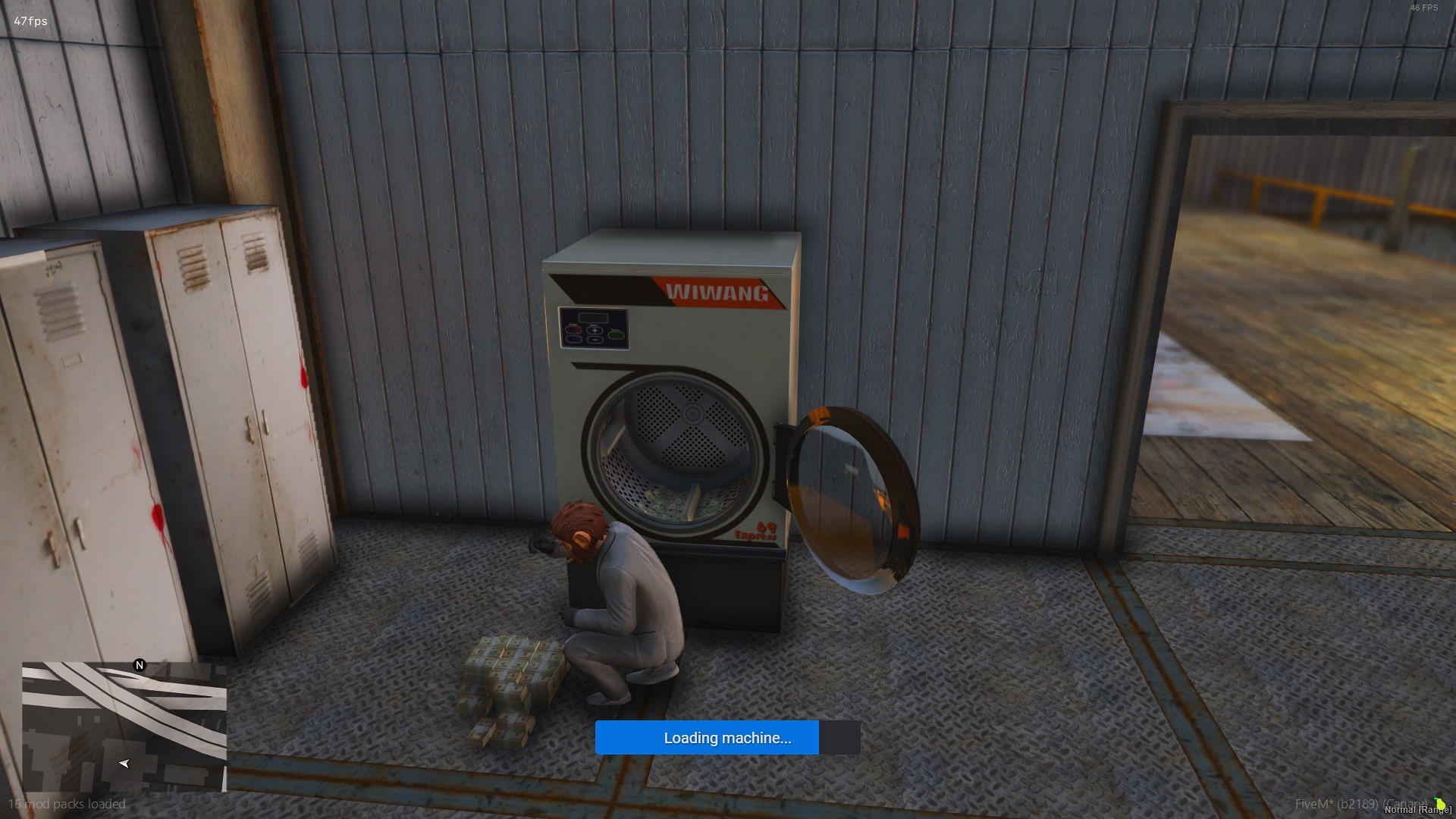Viewport: 1456px width, 819px height.
Task: Click the north indicator on the minimap
Action: tap(140, 666)
